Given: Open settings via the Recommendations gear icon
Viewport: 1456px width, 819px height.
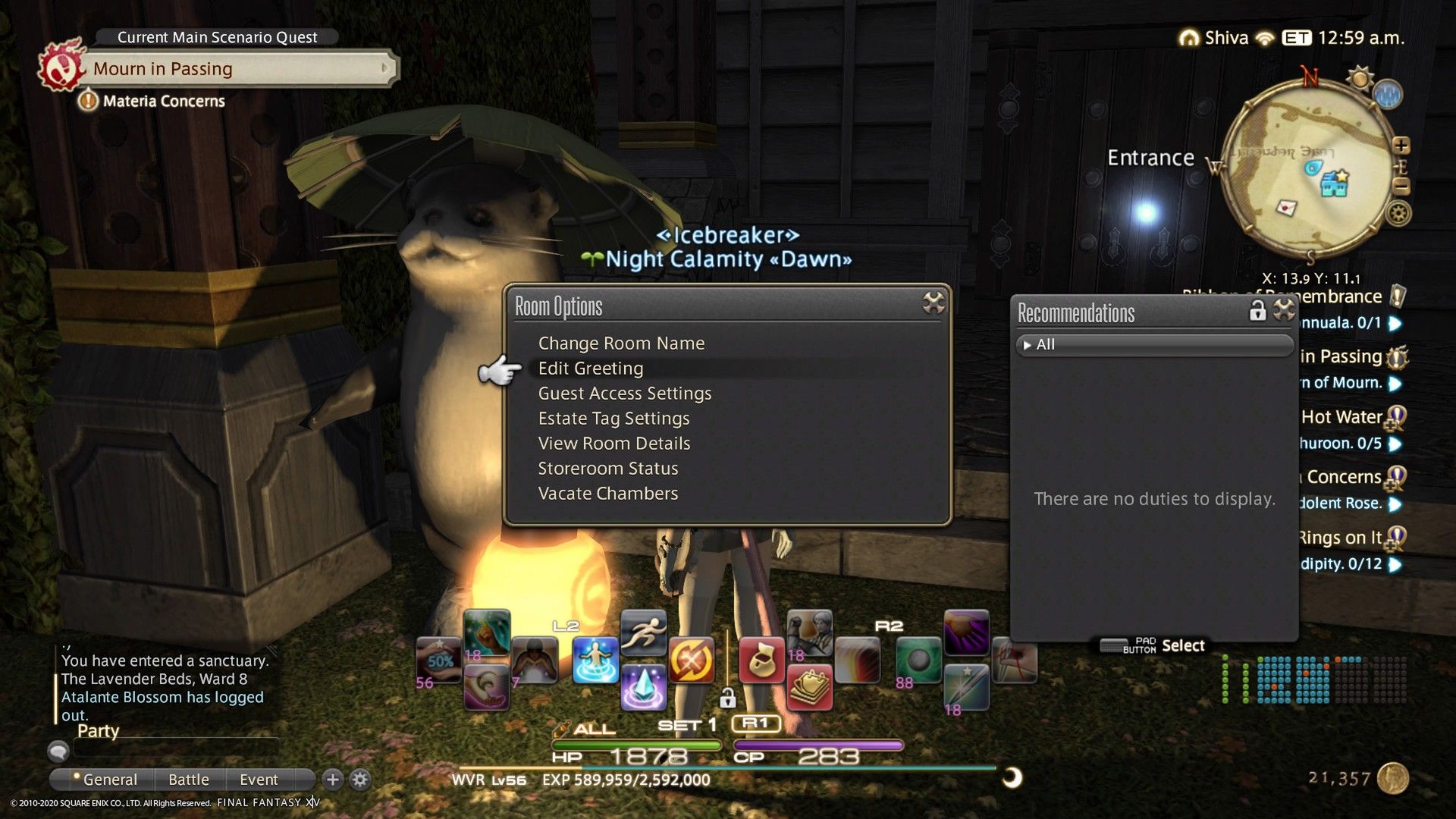Looking at the screenshot, I should pyautogui.click(x=1282, y=310).
